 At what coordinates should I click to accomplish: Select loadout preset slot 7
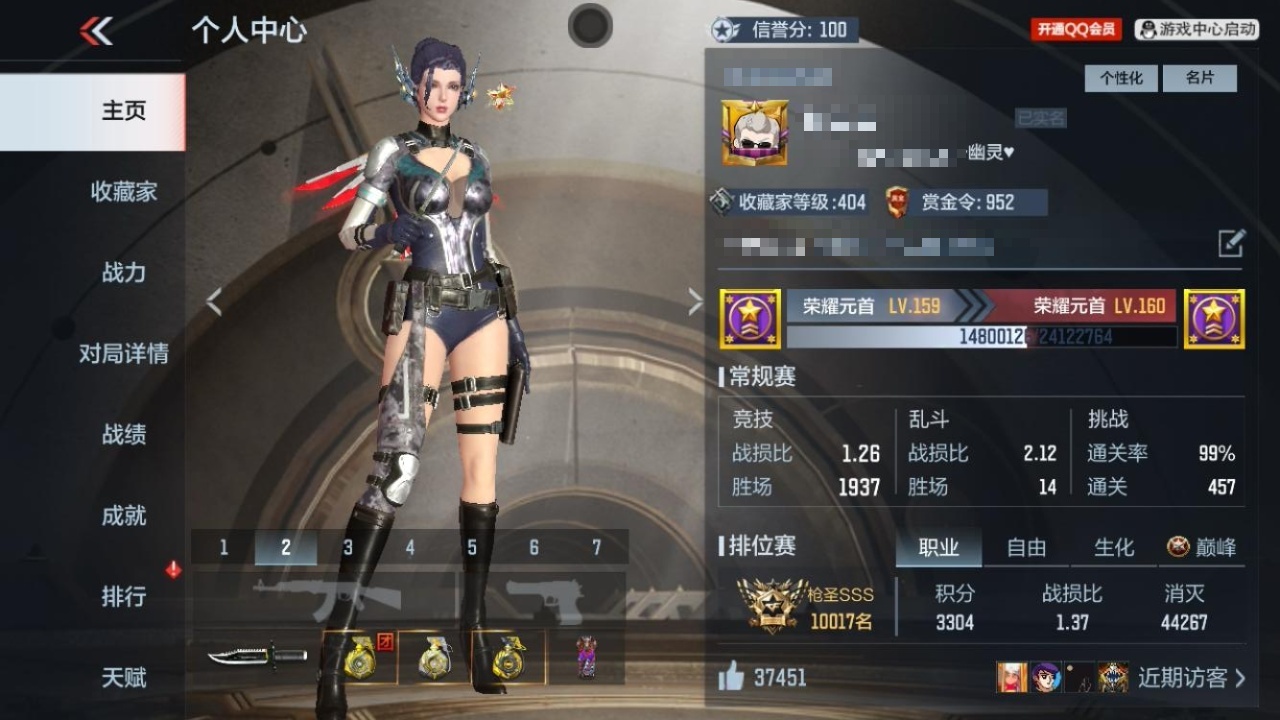[595, 548]
